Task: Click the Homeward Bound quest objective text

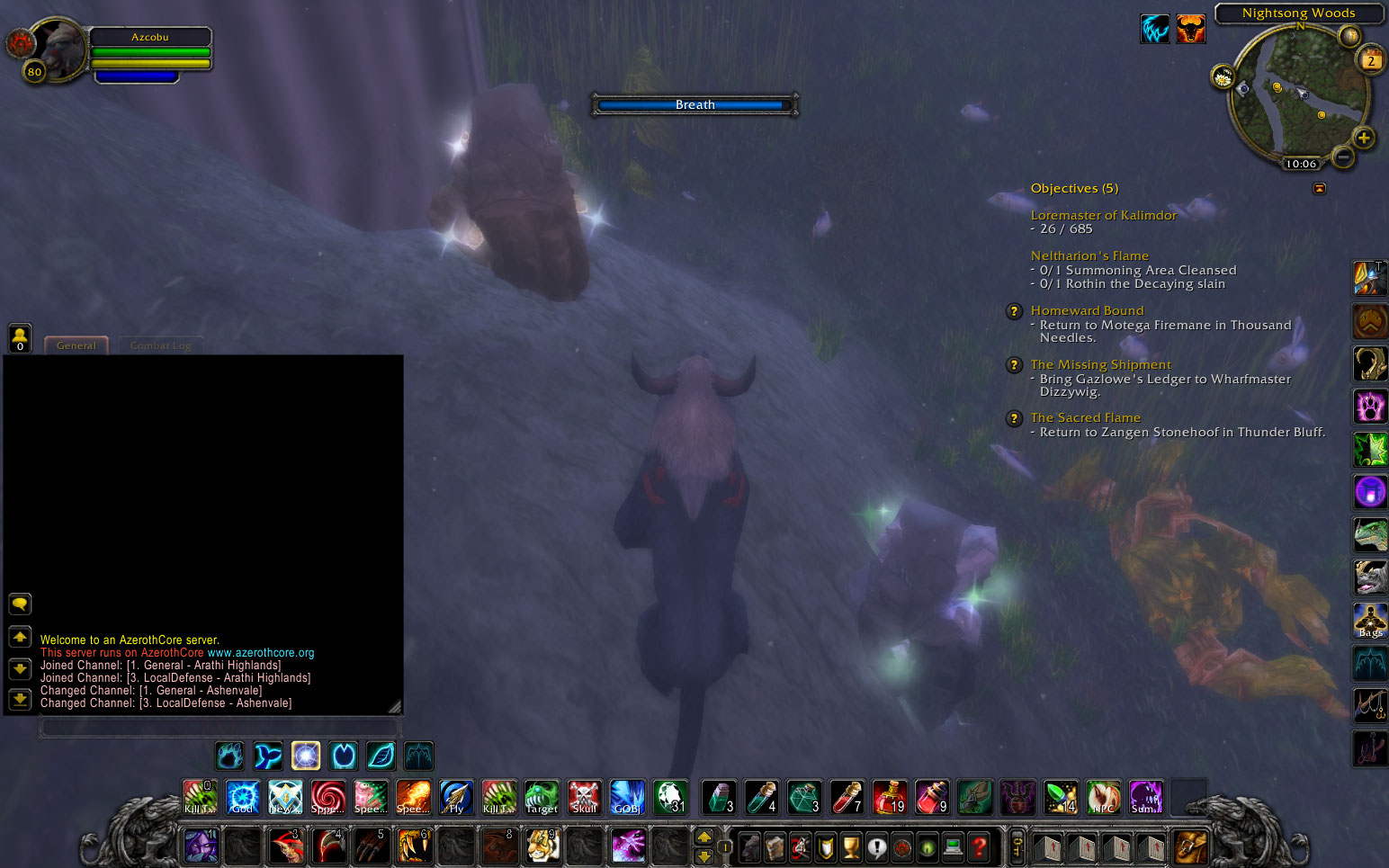Action: pyautogui.click(x=1087, y=310)
